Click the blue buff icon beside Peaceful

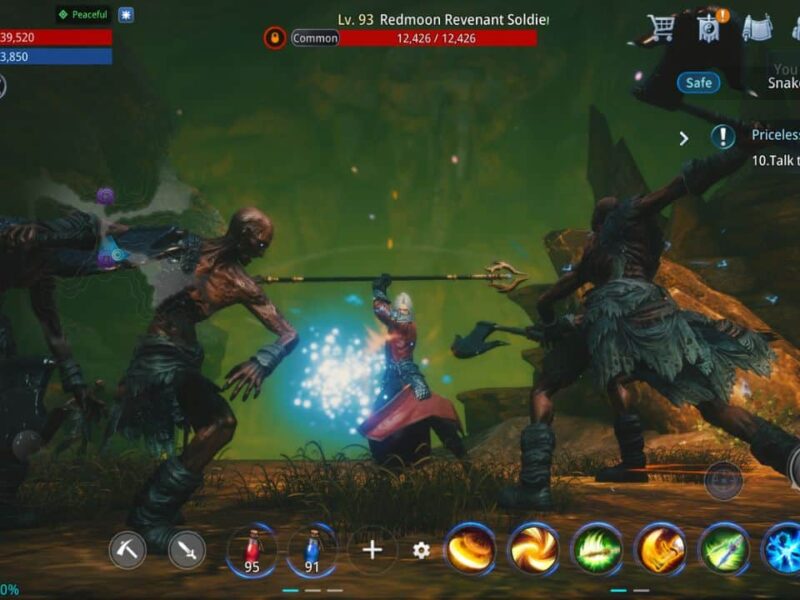(x=125, y=15)
